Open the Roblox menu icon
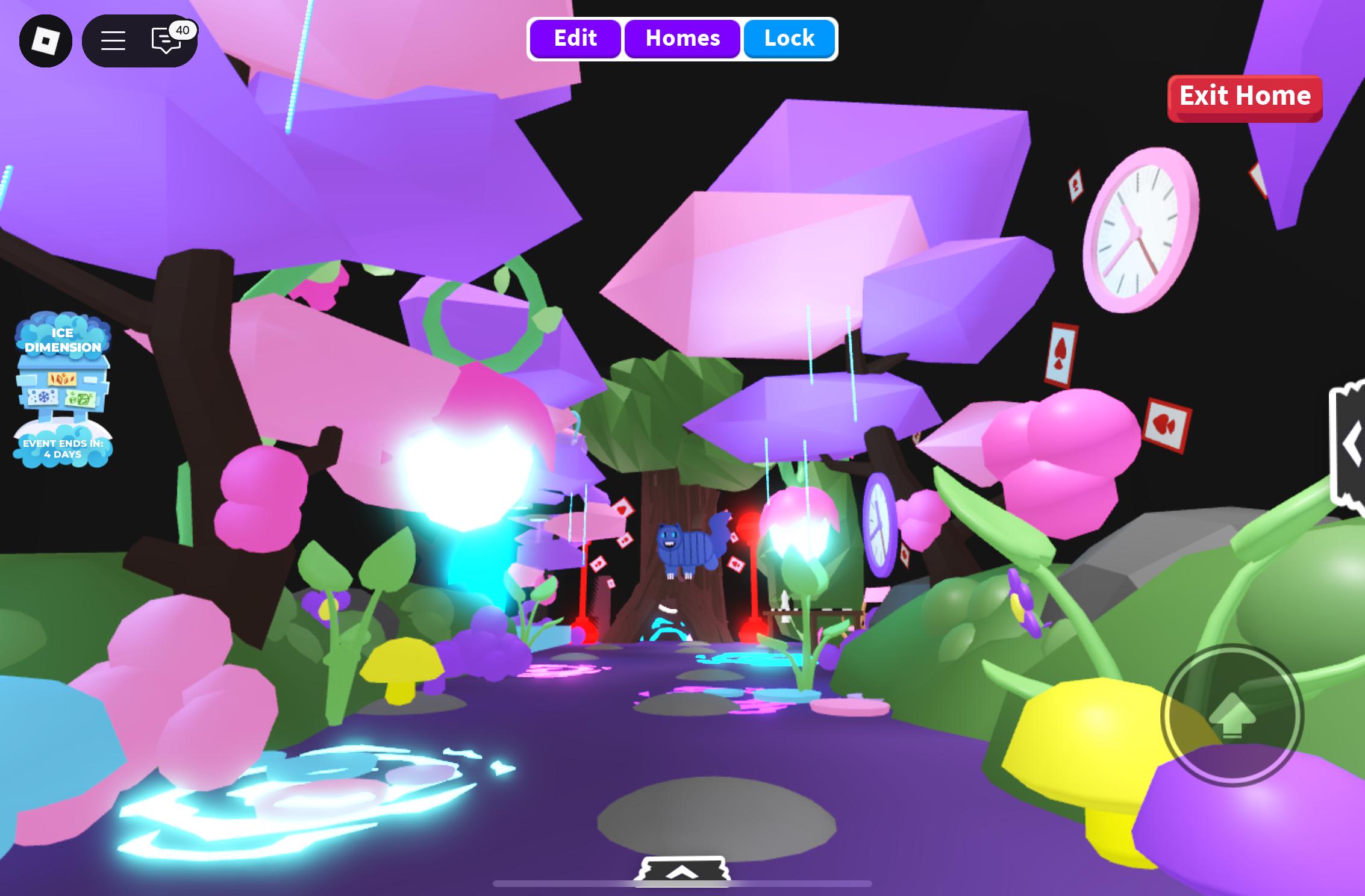Image resolution: width=1365 pixels, height=896 pixels. (45, 40)
